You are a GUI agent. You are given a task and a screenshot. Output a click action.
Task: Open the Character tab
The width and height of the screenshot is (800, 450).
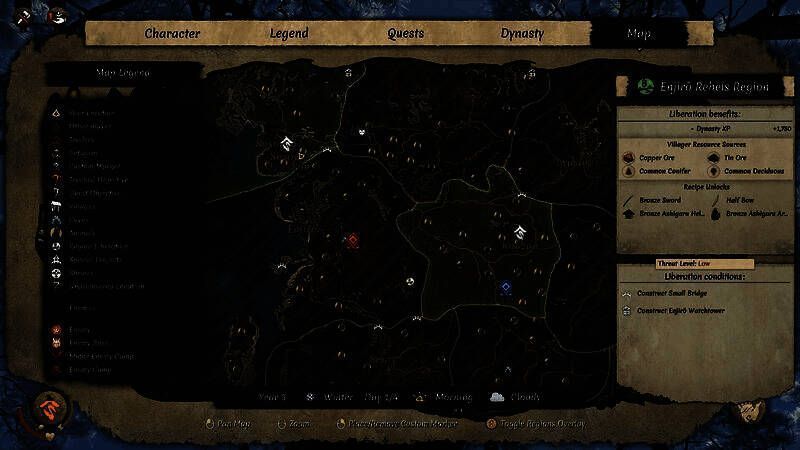point(172,33)
